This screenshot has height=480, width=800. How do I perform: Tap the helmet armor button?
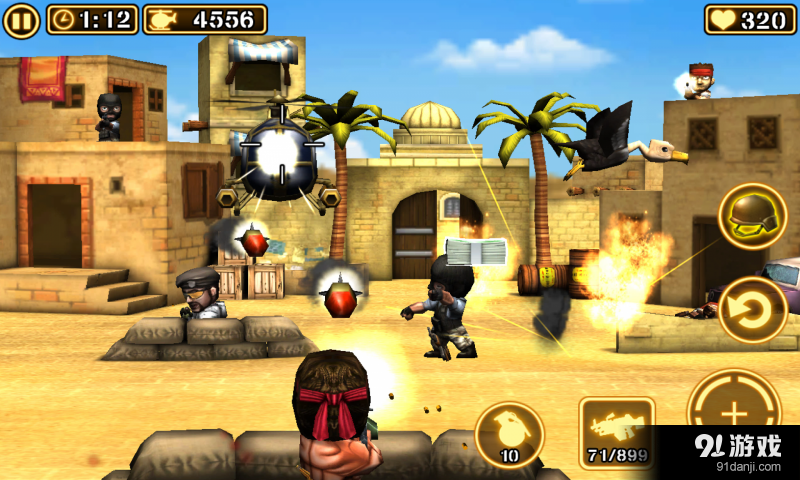(x=752, y=216)
